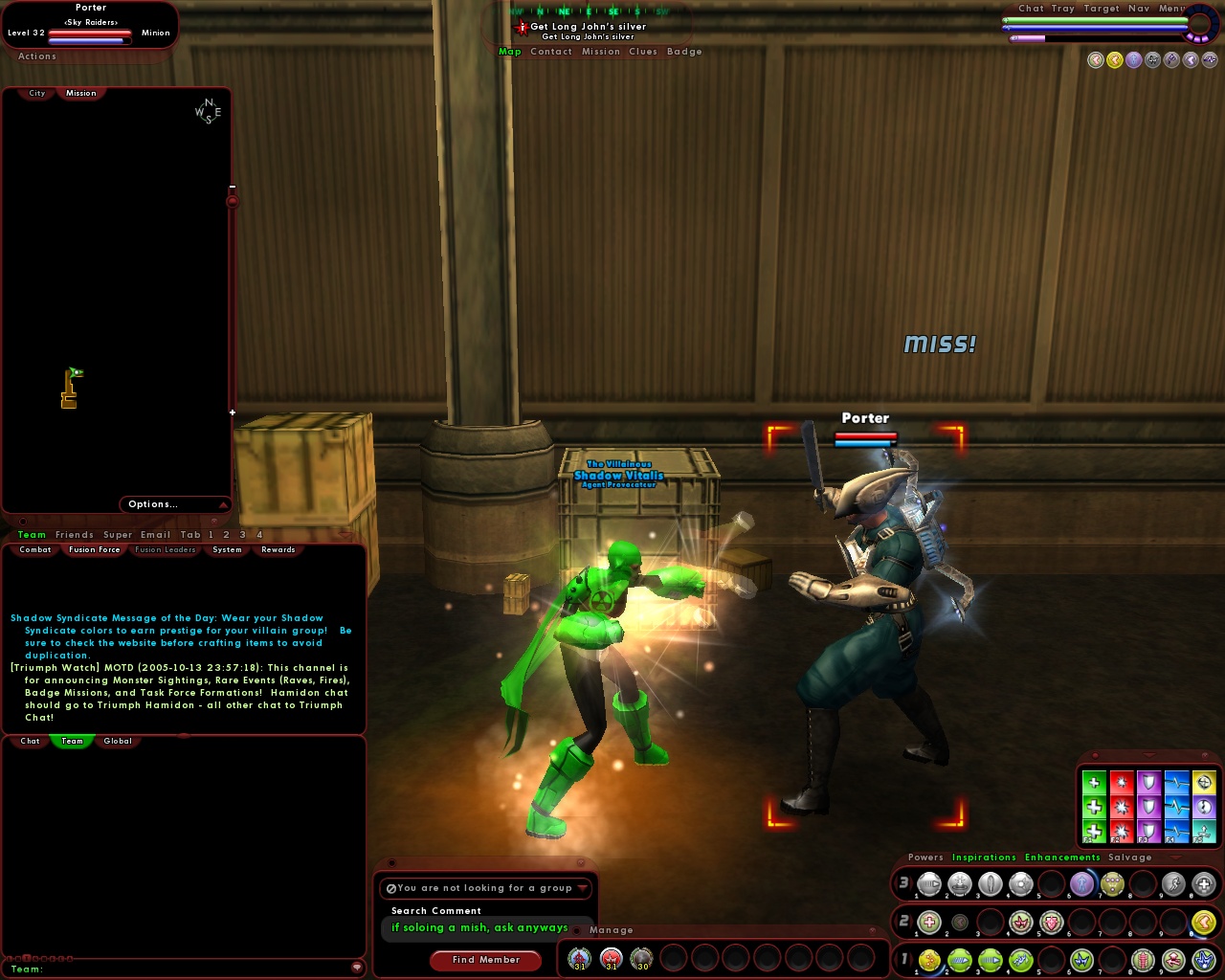Collapse the Actions panel under Porter's info

[36, 56]
